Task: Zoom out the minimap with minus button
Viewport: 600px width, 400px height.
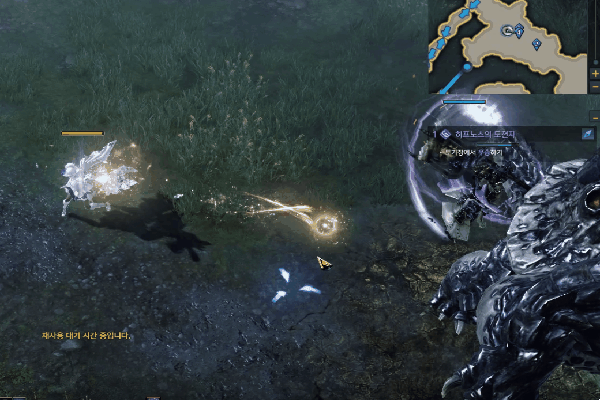Action: tap(594, 87)
